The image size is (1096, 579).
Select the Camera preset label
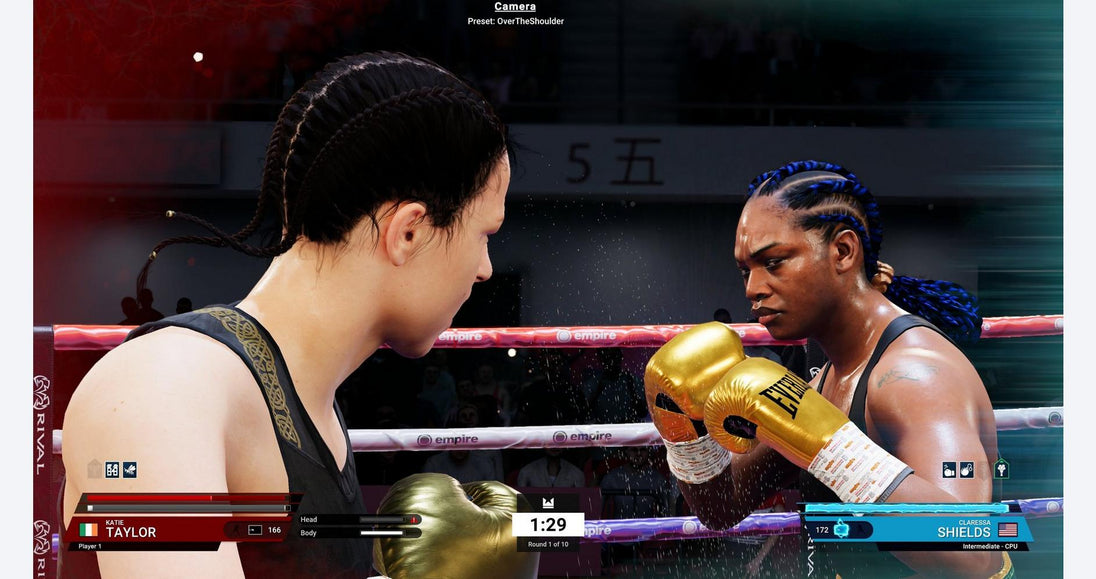tap(515, 21)
